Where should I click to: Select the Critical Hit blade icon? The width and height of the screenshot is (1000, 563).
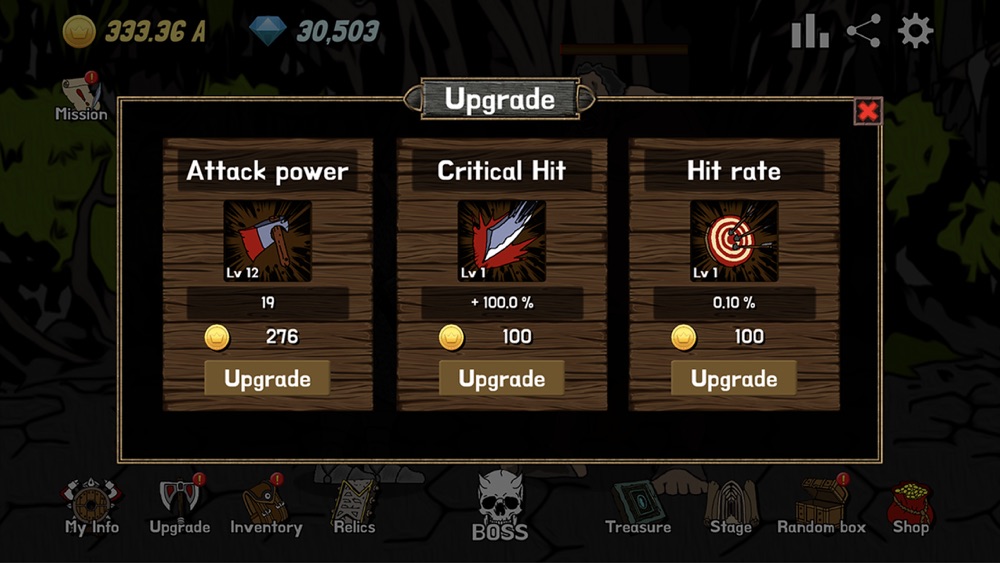[x=501, y=241]
